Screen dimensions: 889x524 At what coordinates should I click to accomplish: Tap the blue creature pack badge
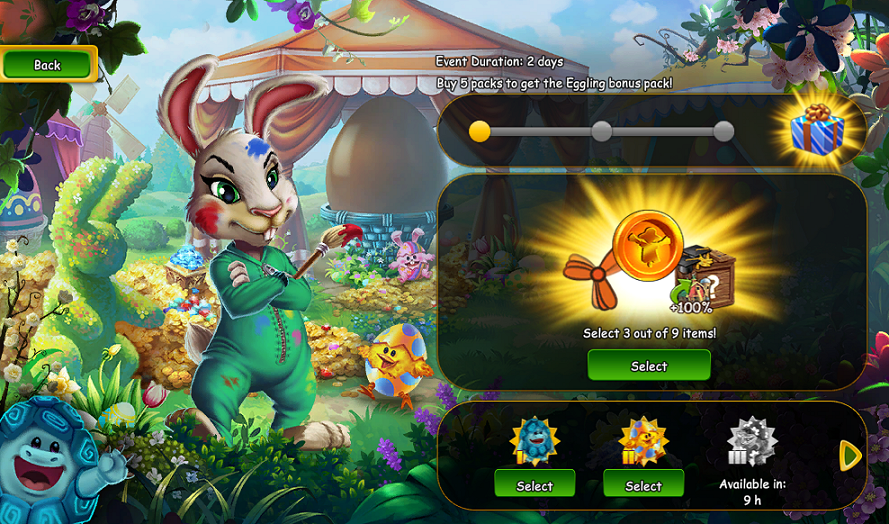[x=534, y=440]
